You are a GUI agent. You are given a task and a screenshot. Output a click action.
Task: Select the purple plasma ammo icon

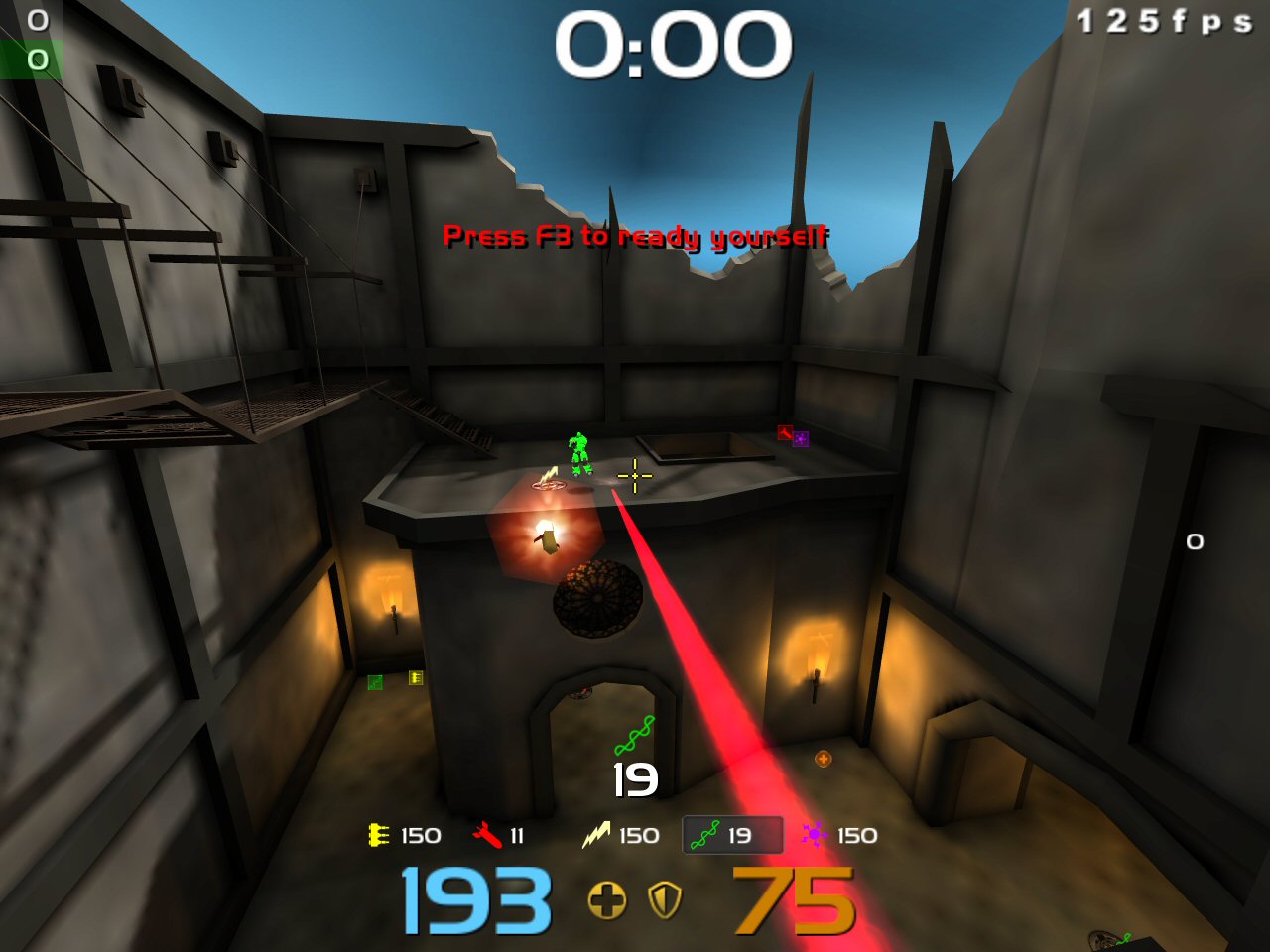[814, 835]
